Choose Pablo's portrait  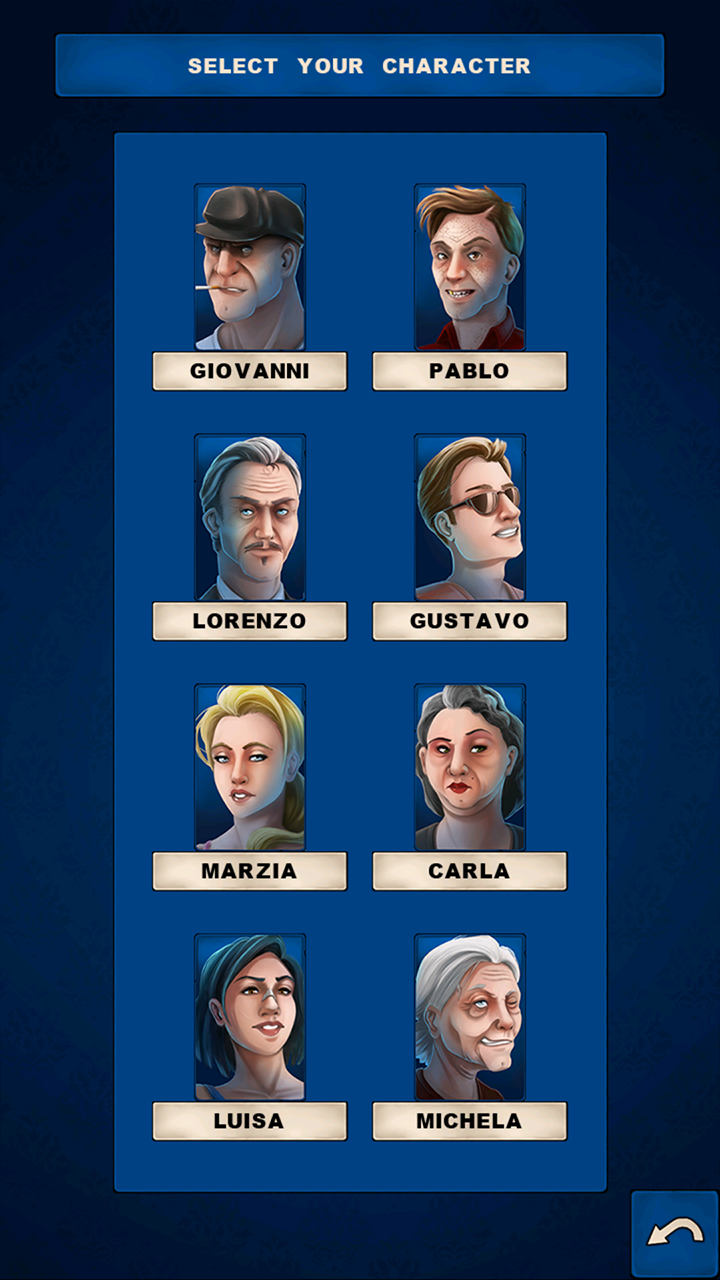click(470, 267)
